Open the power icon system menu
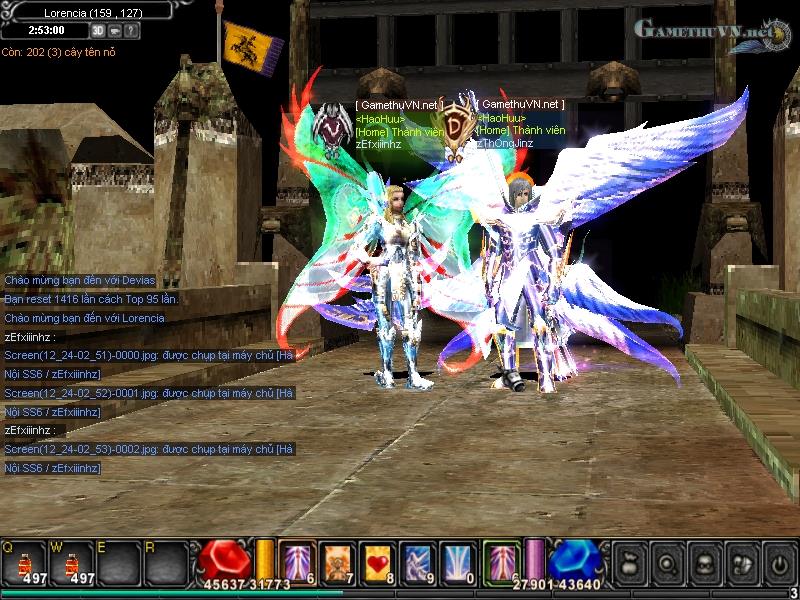Screen dimensions: 800x600 777,562
